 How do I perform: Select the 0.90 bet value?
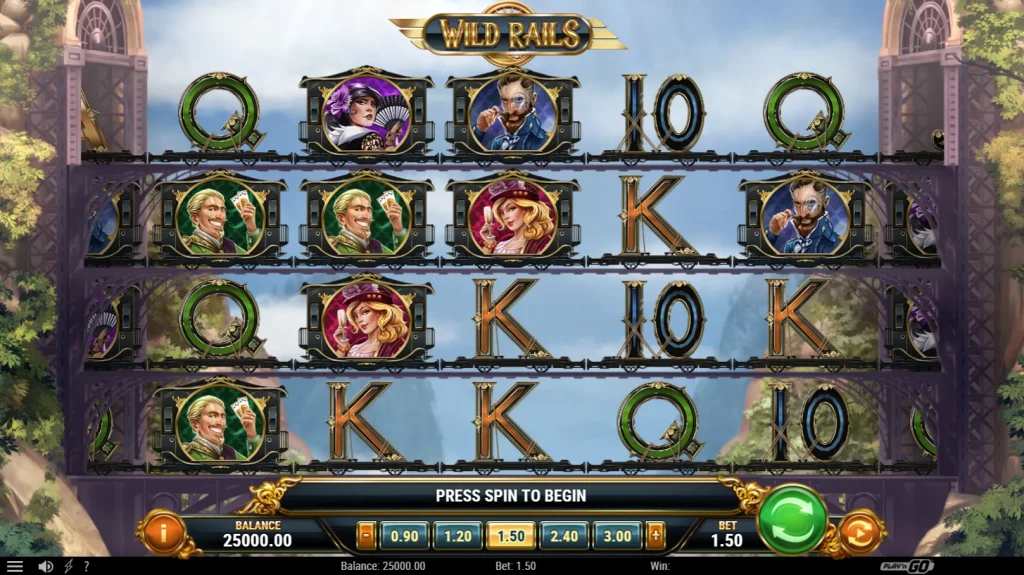(x=404, y=536)
